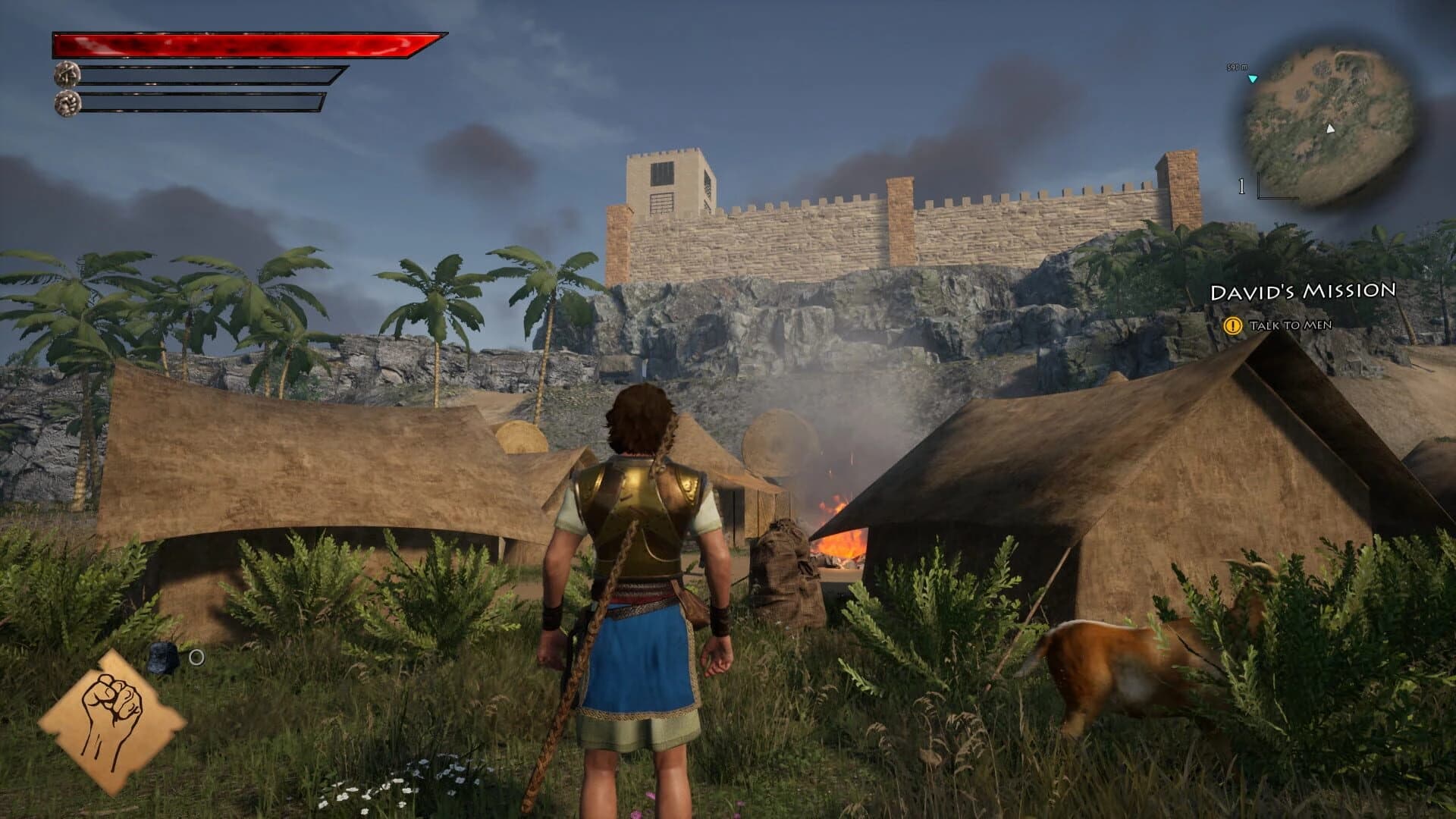Click the sling medallion icon on the upper stamina bar
This screenshot has height=819, width=1456.
[x=69, y=76]
